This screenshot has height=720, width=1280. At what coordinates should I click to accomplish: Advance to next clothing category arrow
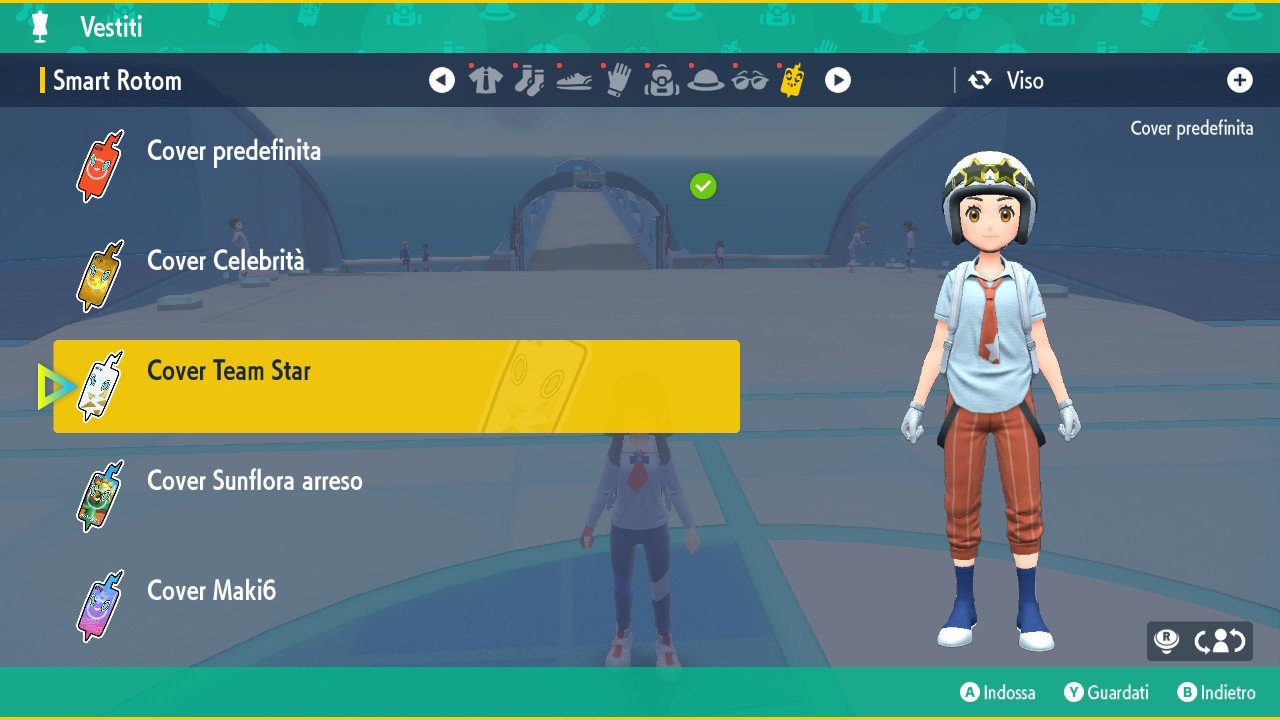838,80
